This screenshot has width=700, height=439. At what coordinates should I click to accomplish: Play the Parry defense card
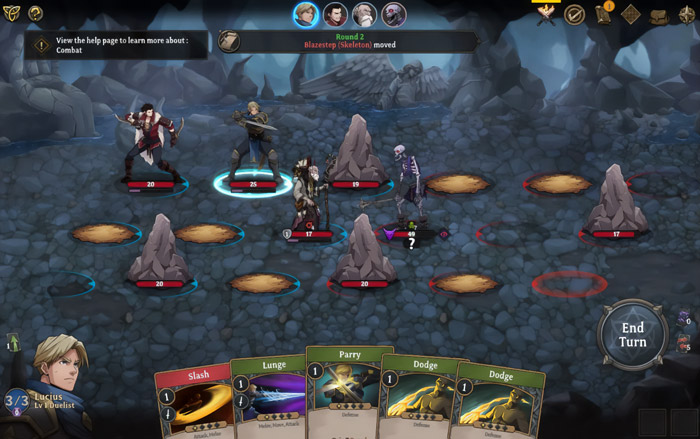click(x=349, y=390)
